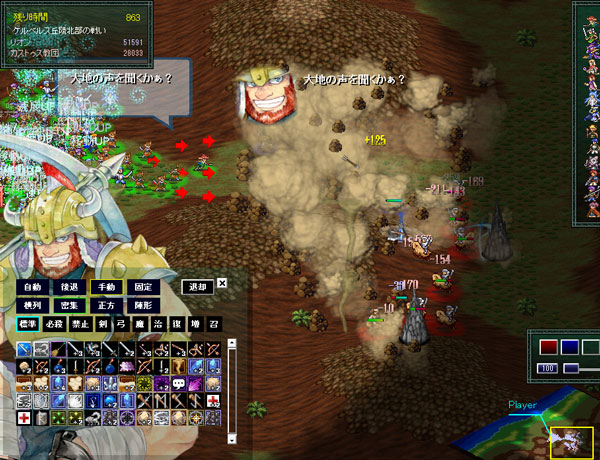Close the command panel with X
600x460 pixels.
pos(223,283)
